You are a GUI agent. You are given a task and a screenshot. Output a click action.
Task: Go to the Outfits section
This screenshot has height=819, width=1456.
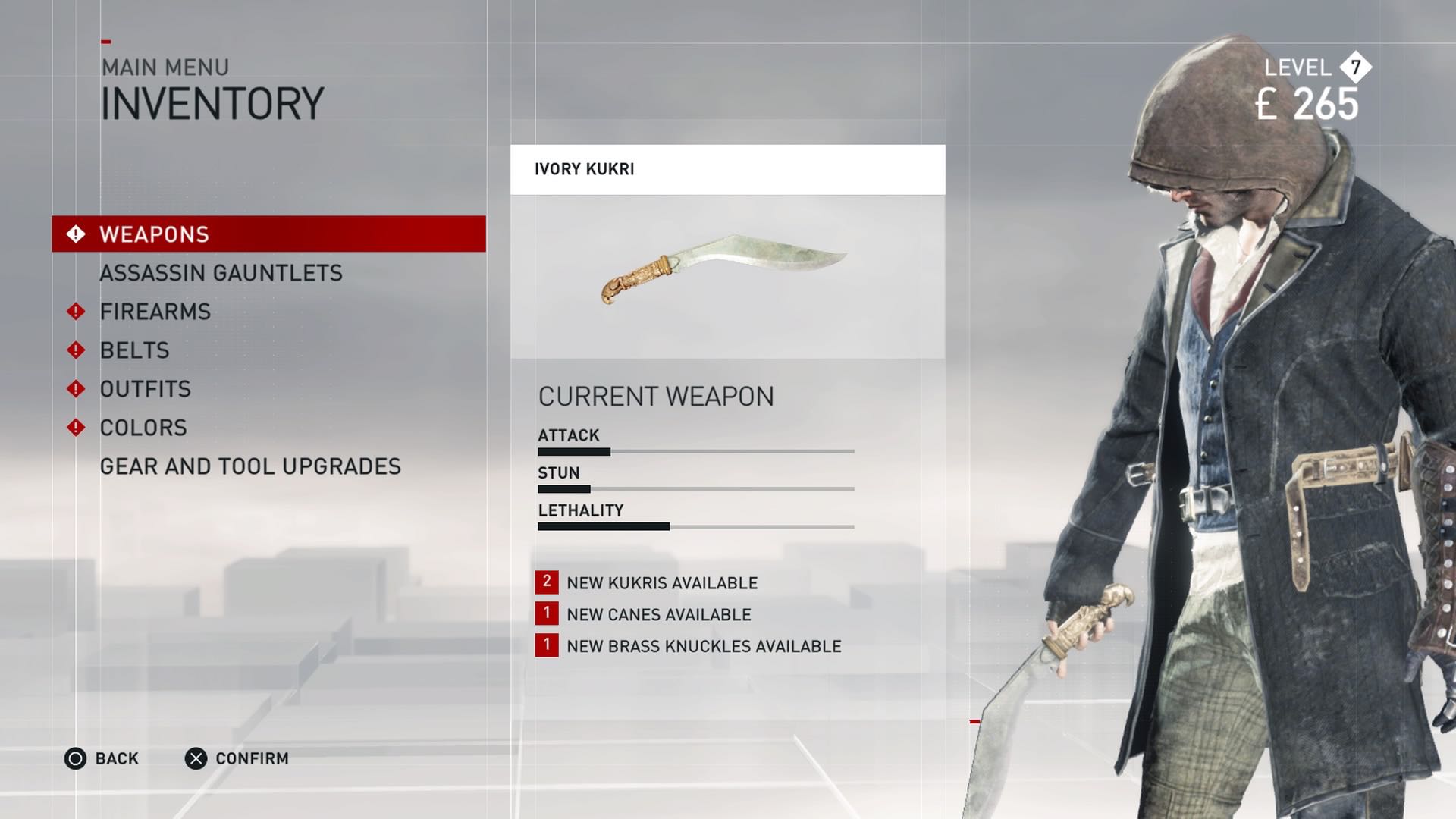point(146,389)
